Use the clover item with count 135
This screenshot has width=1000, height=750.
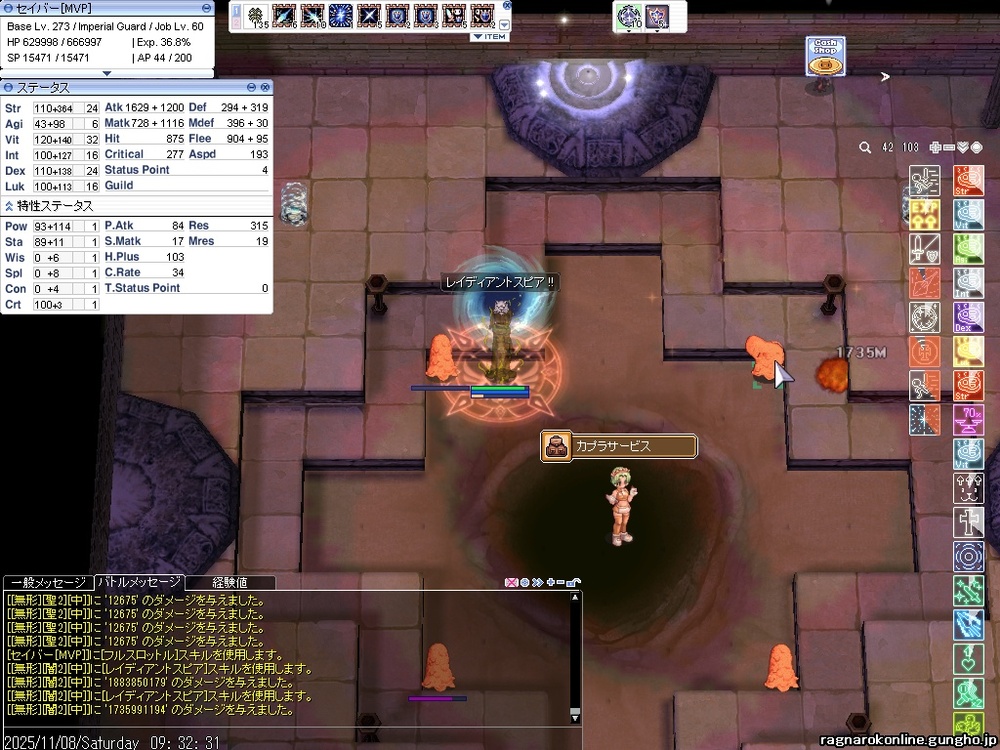coord(256,16)
